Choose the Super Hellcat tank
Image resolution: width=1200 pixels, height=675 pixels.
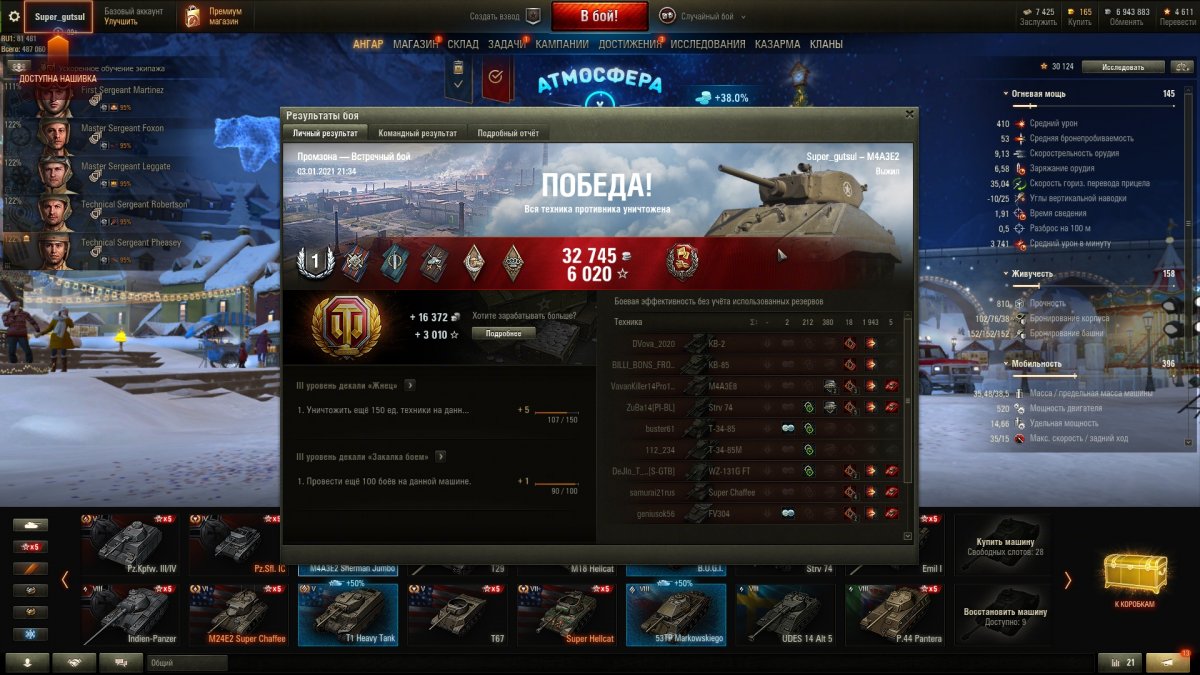pos(566,614)
